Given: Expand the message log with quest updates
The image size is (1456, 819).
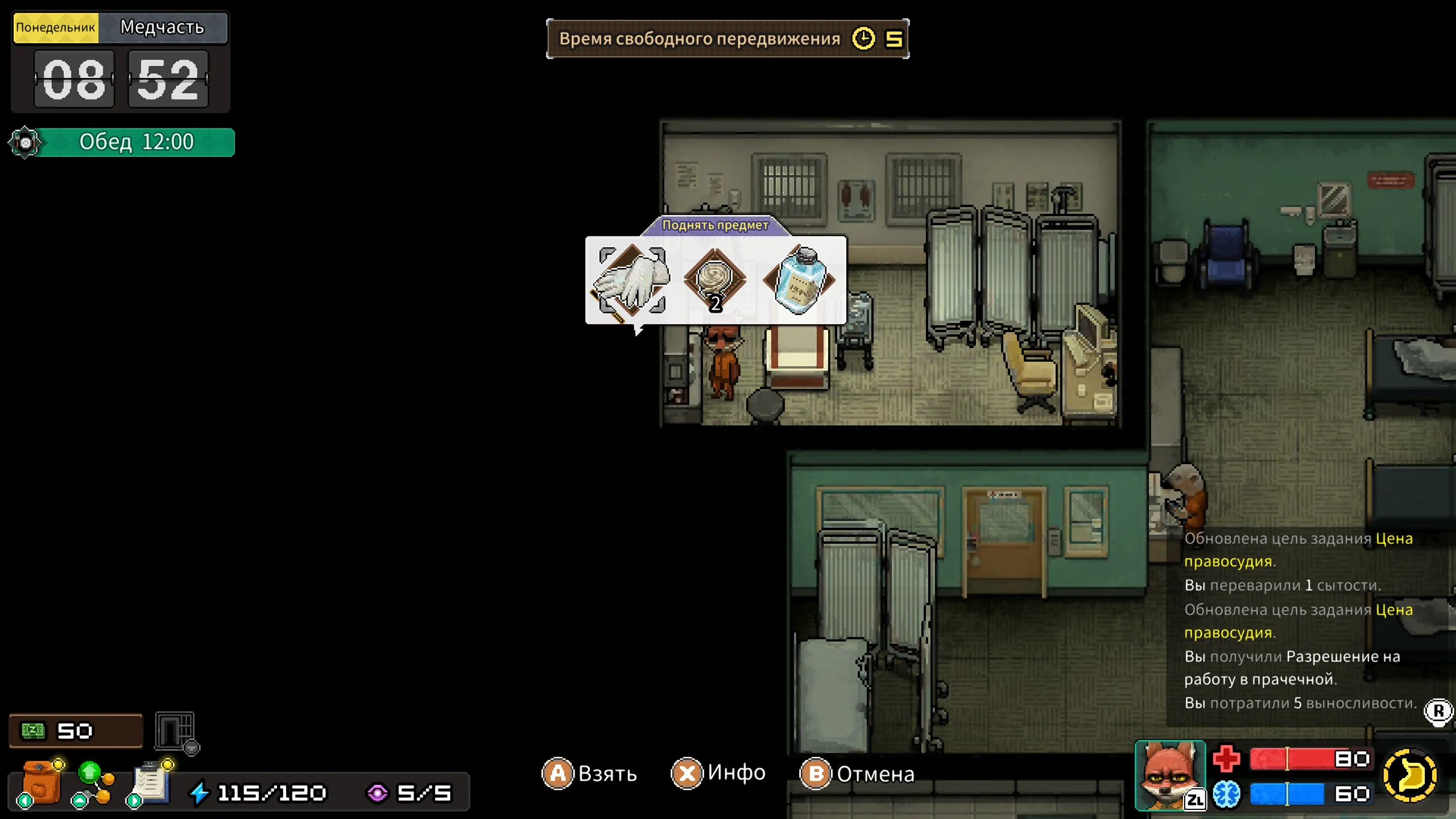Looking at the screenshot, I should point(1437,711).
